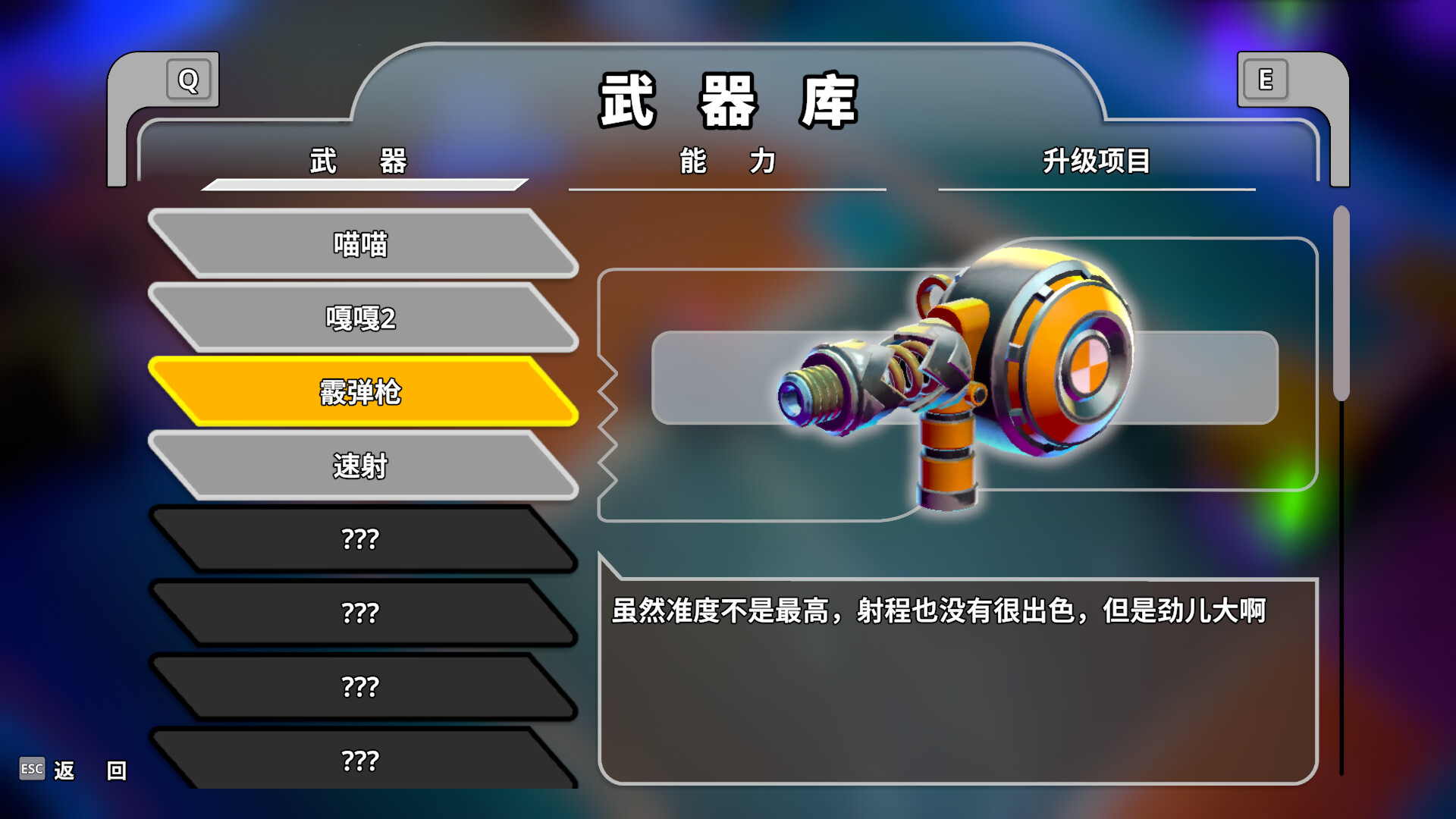Select the highlighted 霰弹枪 weapon
The image size is (1456, 819).
[x=362, y=394]
